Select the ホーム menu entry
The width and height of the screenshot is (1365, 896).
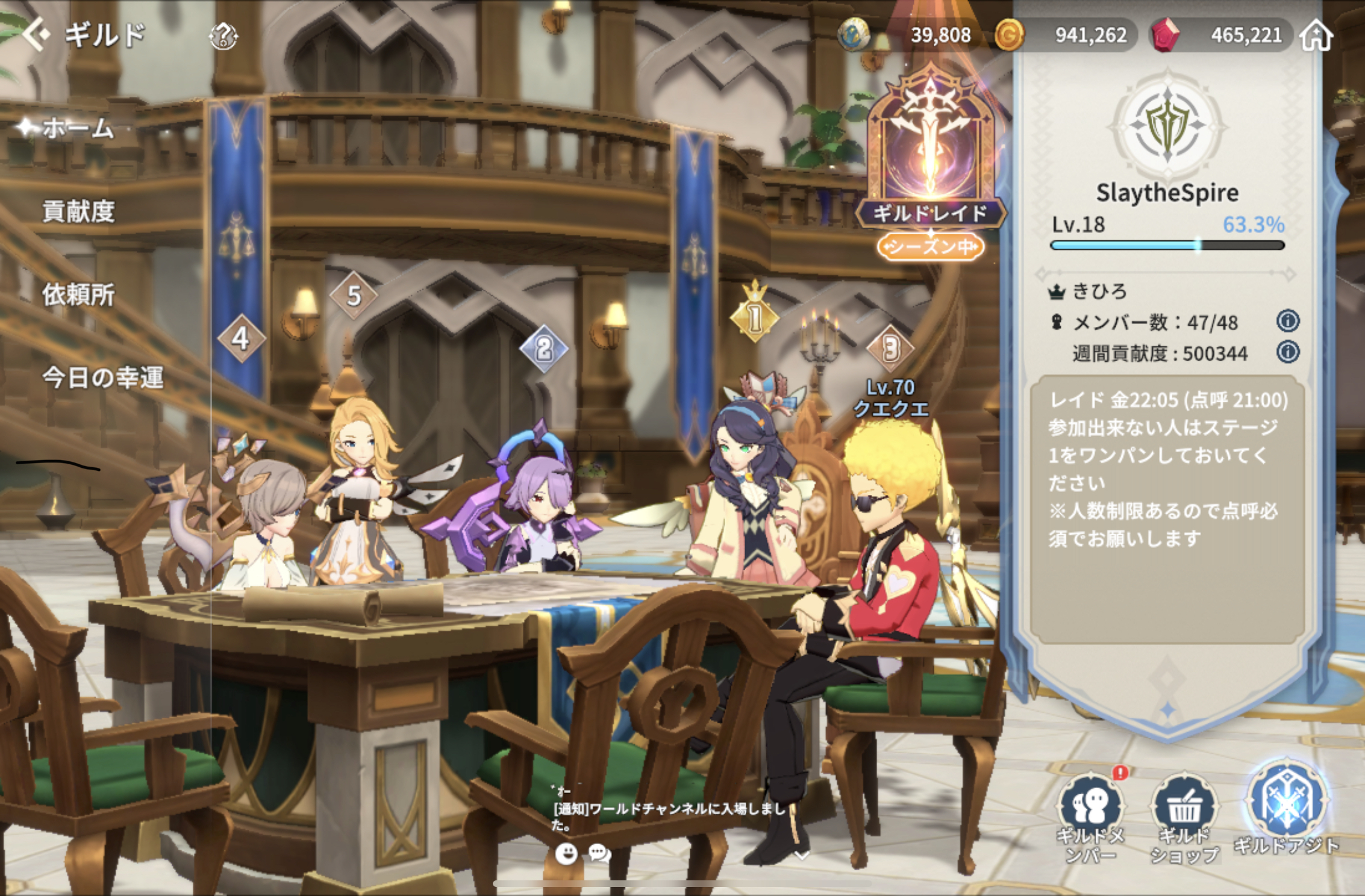tap(77, 128)
